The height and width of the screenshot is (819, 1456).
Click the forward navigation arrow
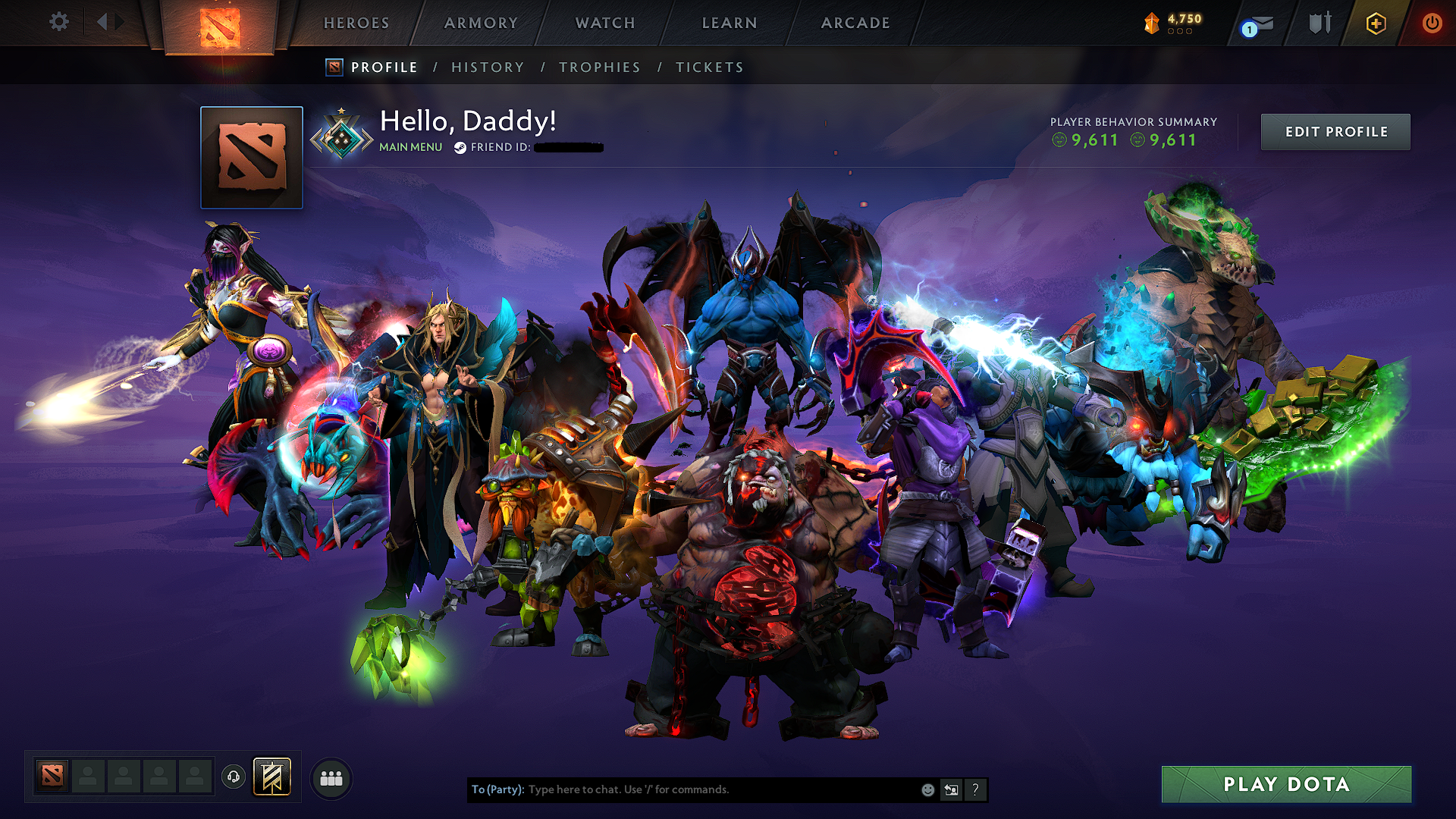pos(119,22)
